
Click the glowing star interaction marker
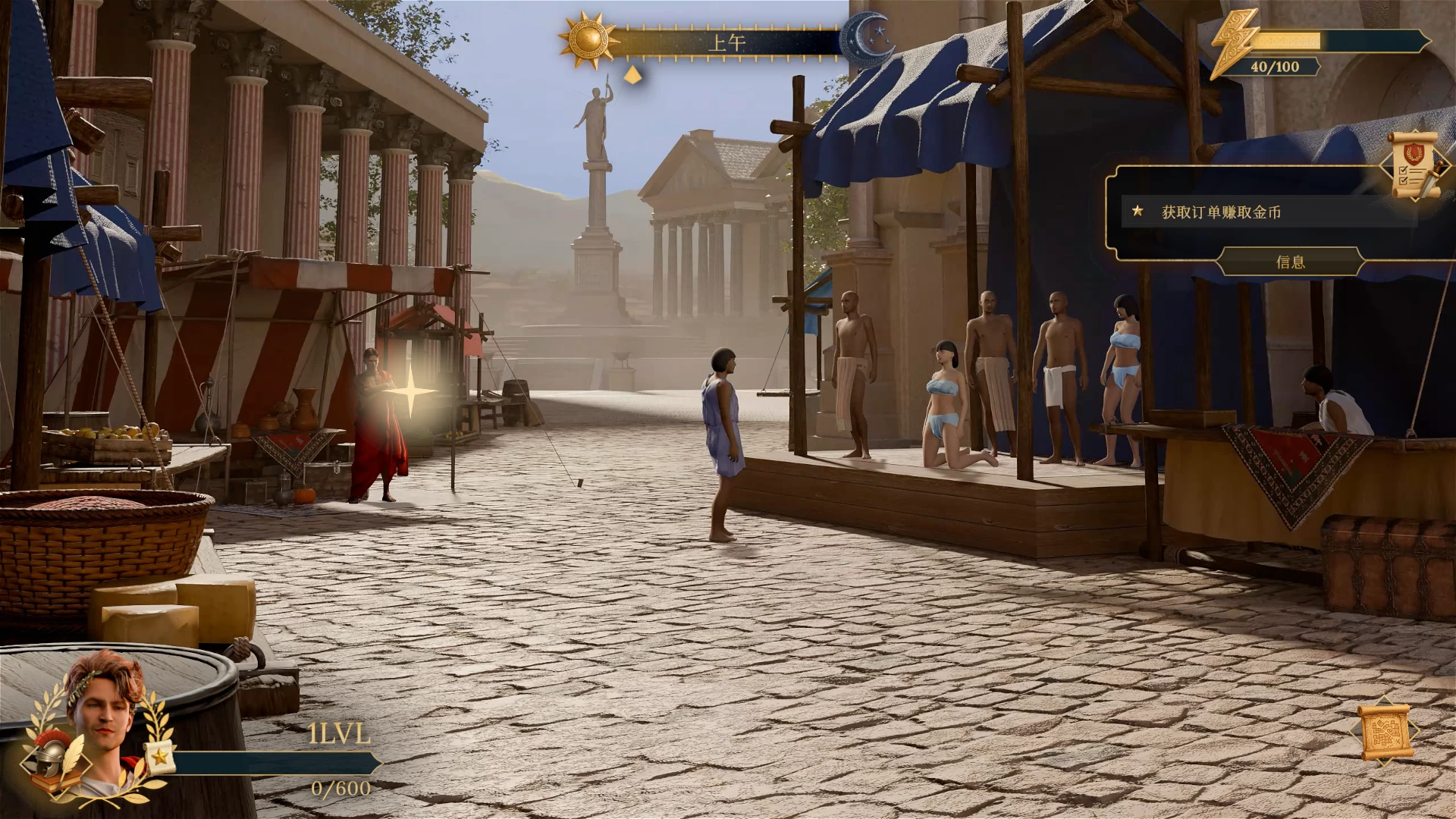coord(410,393)
